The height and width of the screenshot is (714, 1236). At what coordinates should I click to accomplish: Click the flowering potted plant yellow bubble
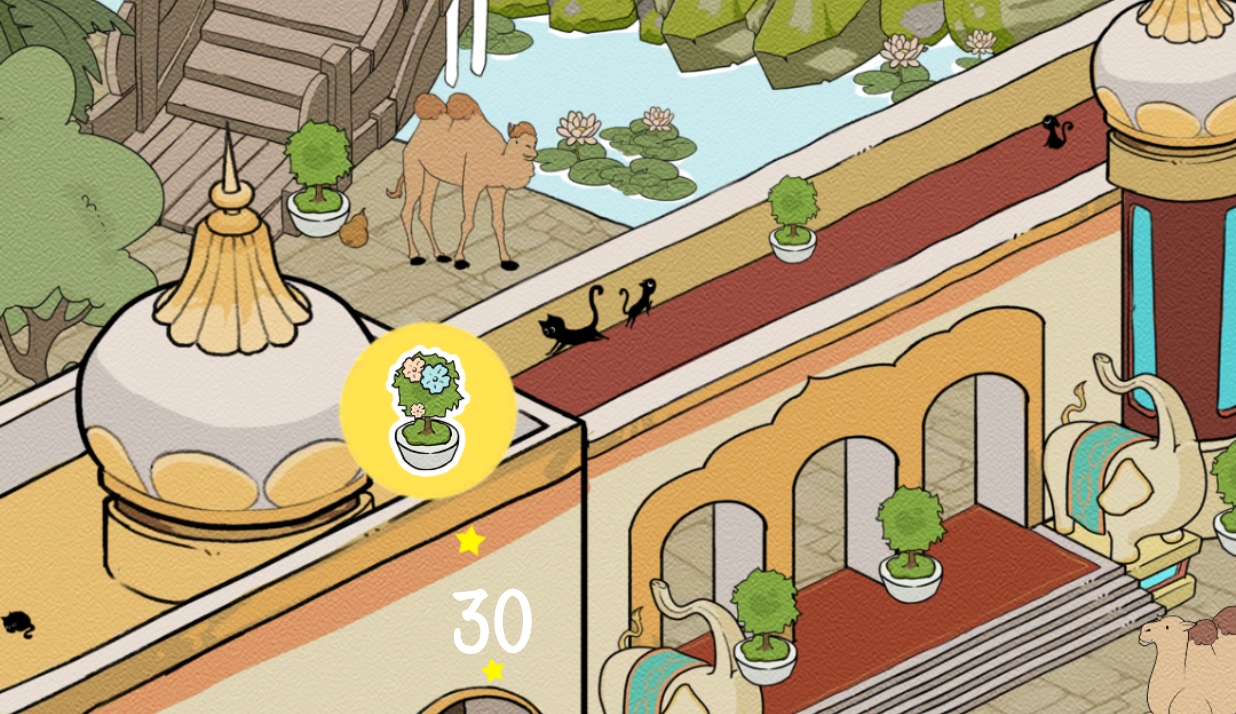(x=428, y=410)
